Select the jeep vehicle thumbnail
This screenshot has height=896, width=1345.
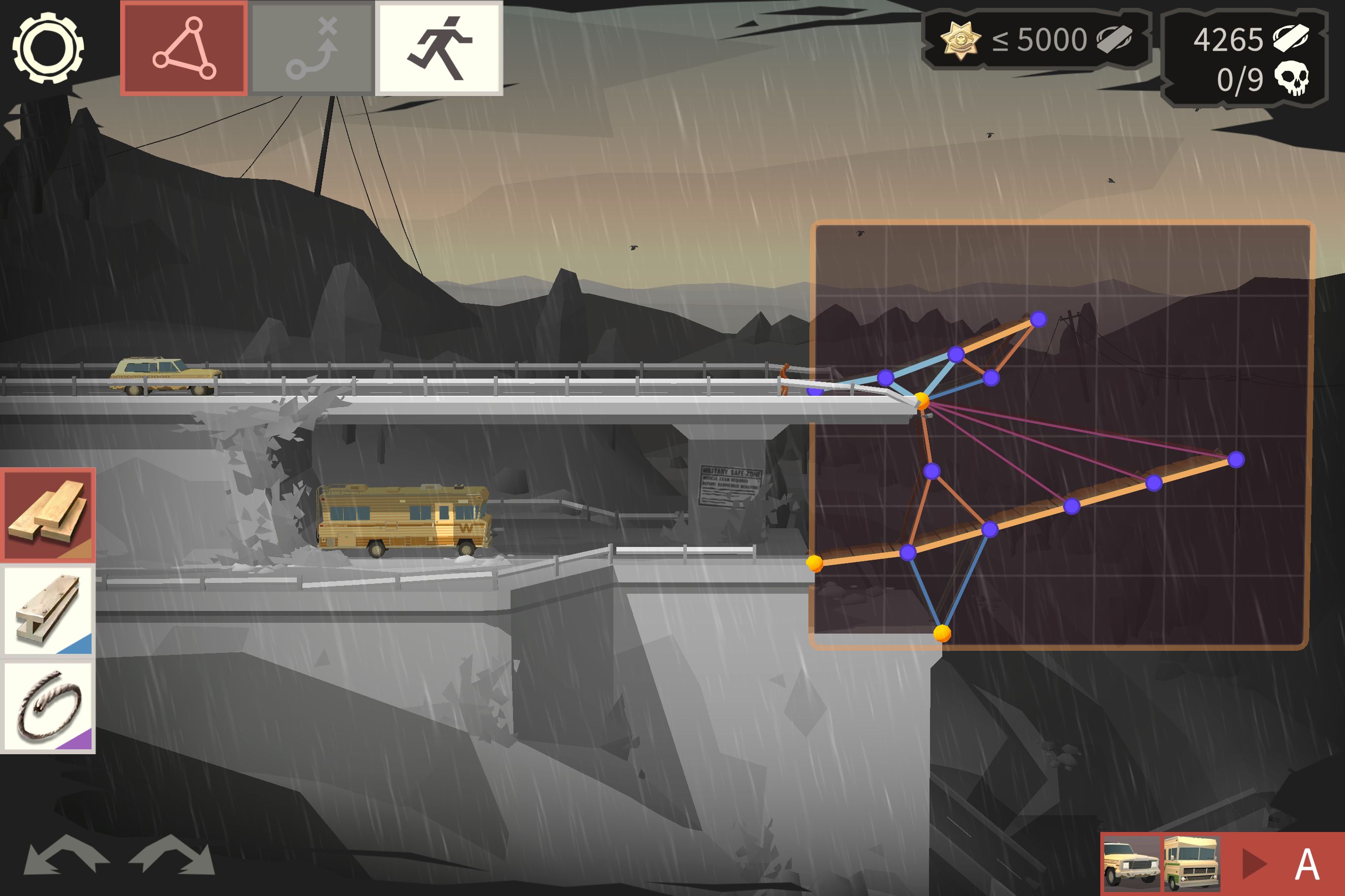(x=1131, y=864)
